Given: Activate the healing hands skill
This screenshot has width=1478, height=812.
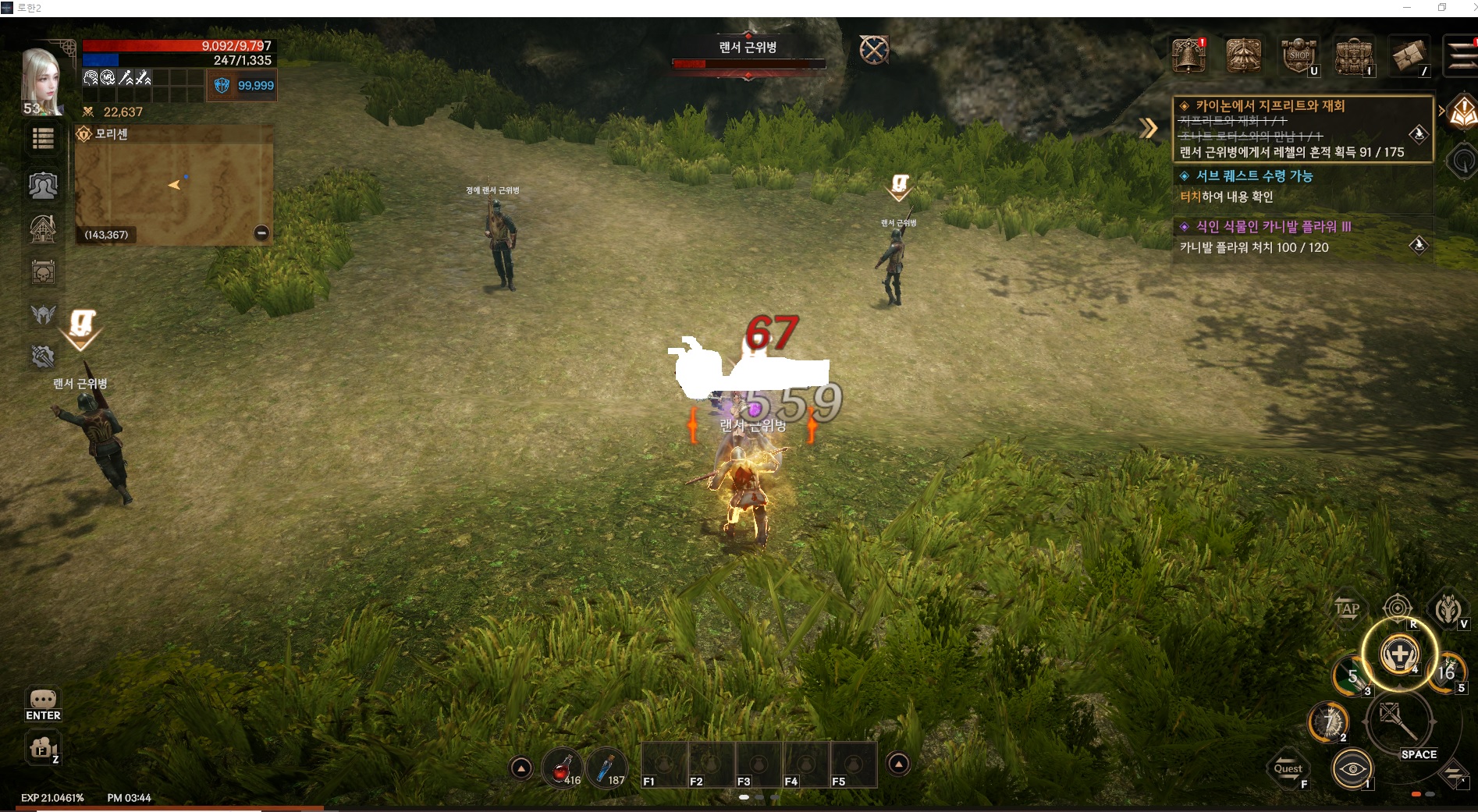Looking at the screenshot, I should [x=1399, y=654].
